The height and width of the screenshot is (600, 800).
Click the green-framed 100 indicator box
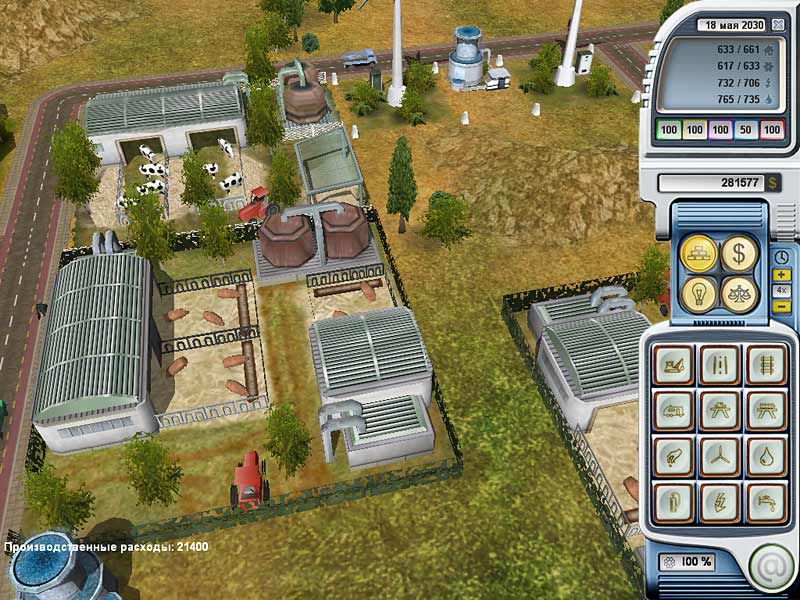point(668,130)
